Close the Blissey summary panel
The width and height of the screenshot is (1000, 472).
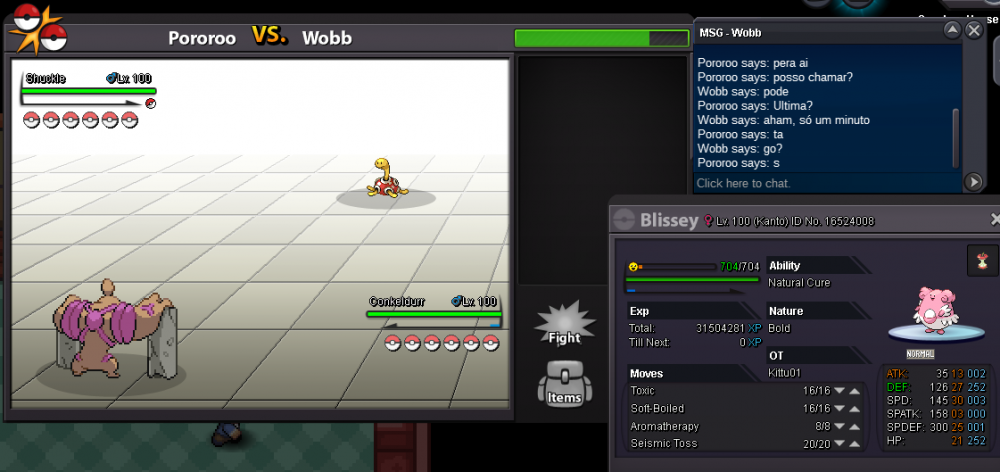(x=995, y=219)
